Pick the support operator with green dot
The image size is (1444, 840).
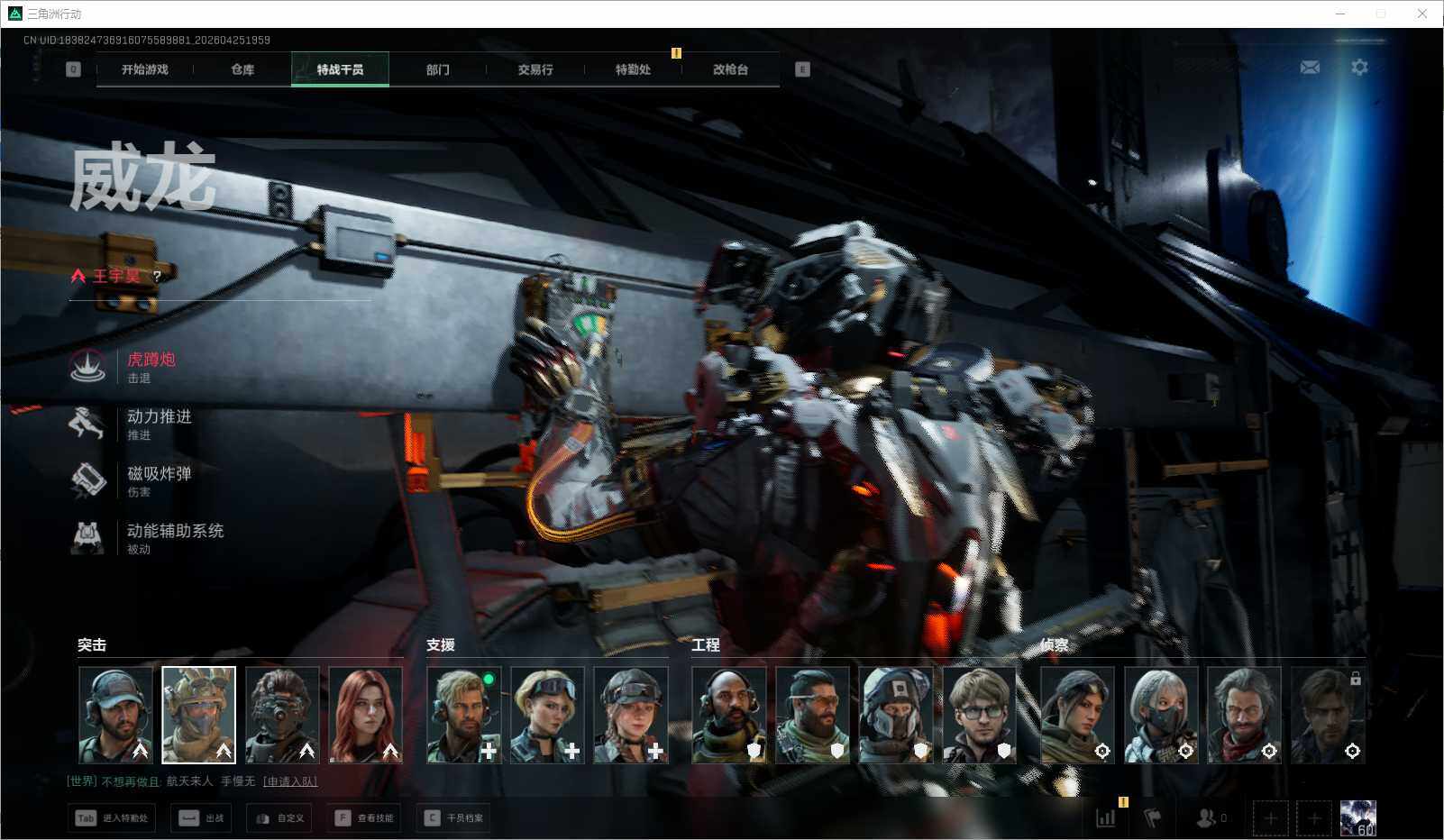point(463,715)
